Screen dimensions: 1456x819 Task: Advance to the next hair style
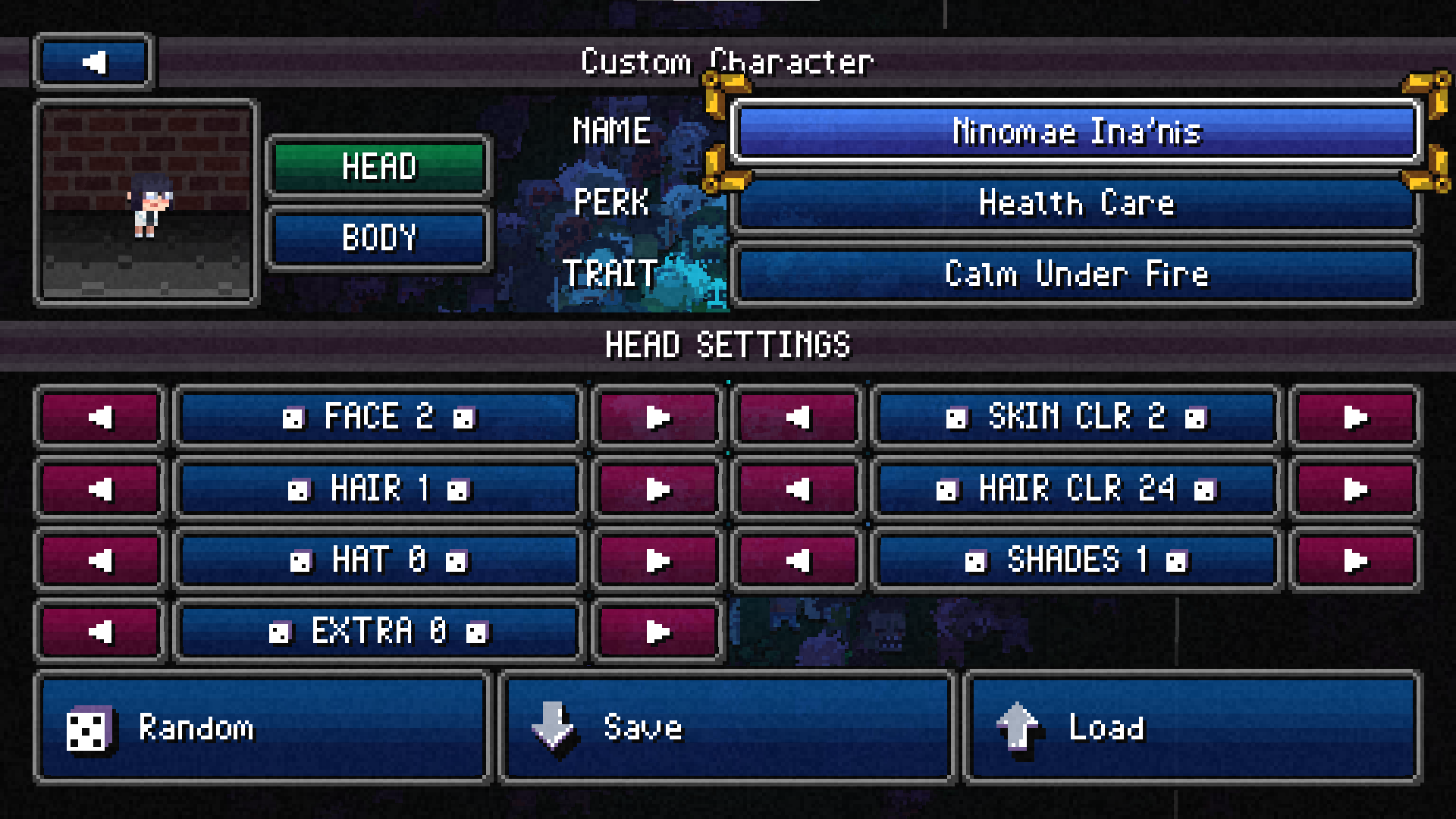coord(657,489)
